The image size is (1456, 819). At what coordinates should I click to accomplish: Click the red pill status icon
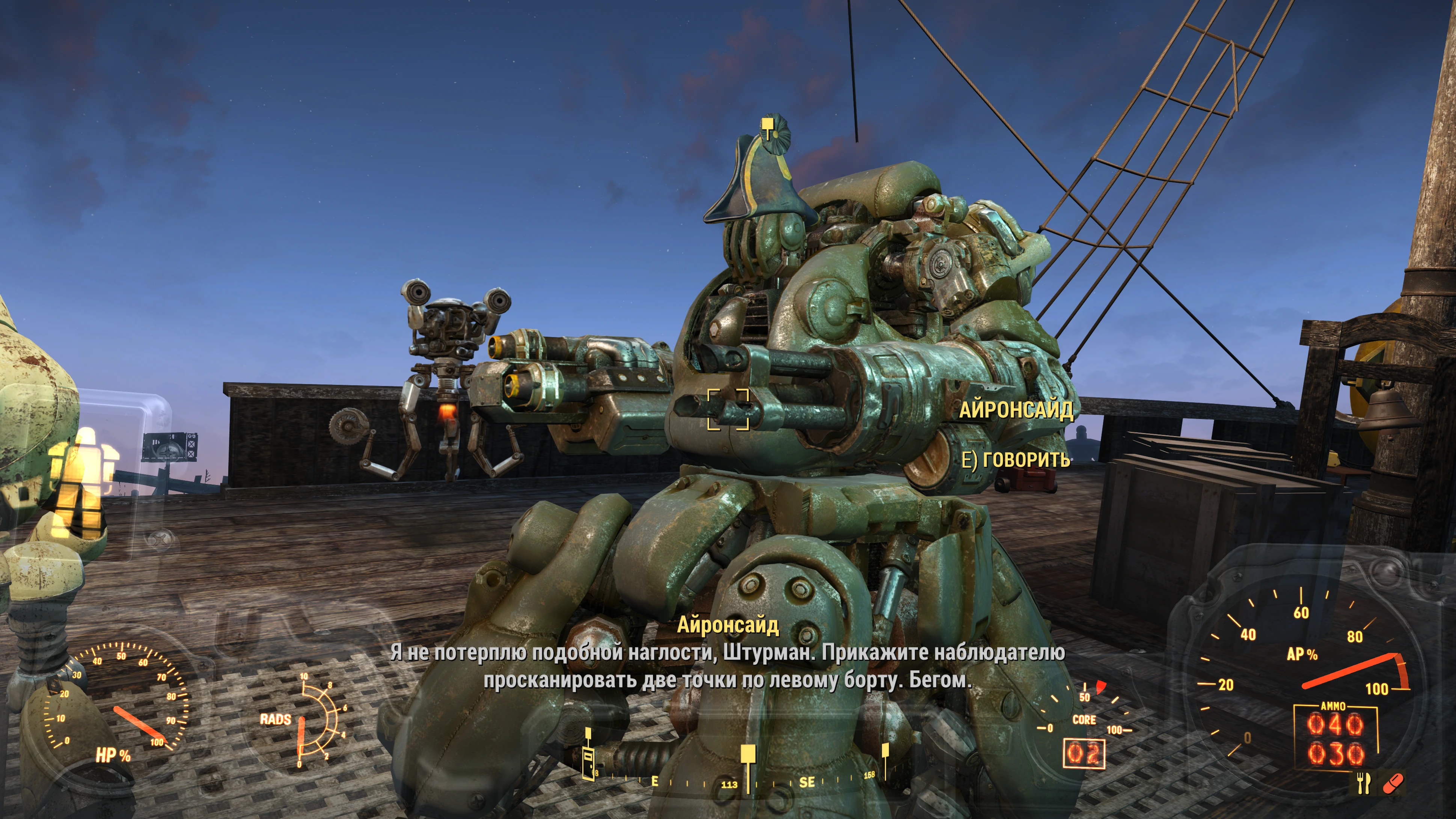click(x=1391, y=783)
